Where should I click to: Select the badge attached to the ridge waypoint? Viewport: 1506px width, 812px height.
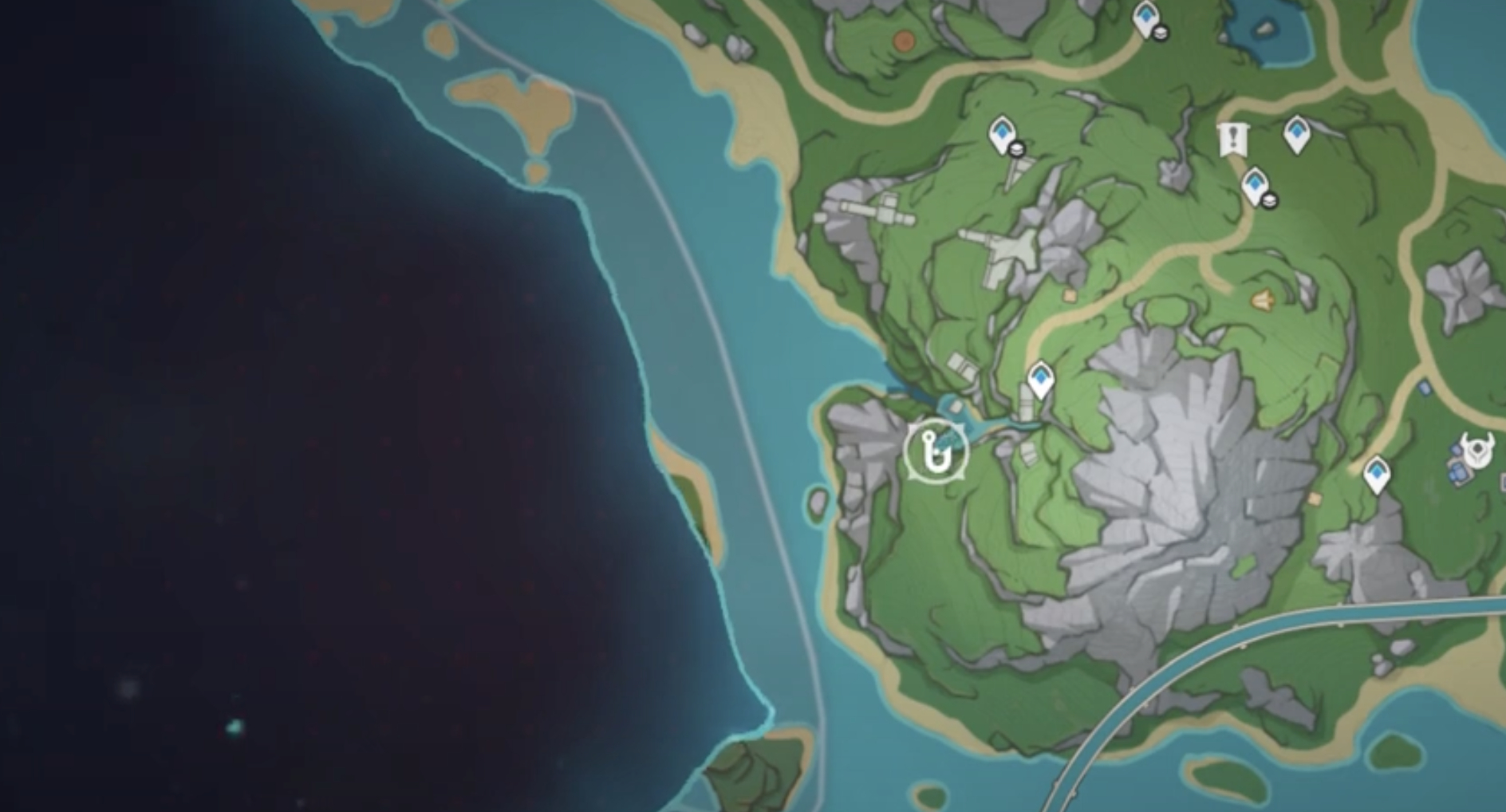pos(1018,149)
